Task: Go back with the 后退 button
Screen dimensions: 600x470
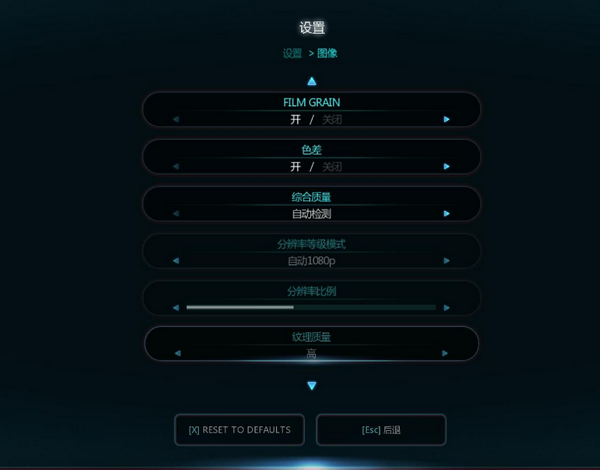Action: click(x=381, y=429)
